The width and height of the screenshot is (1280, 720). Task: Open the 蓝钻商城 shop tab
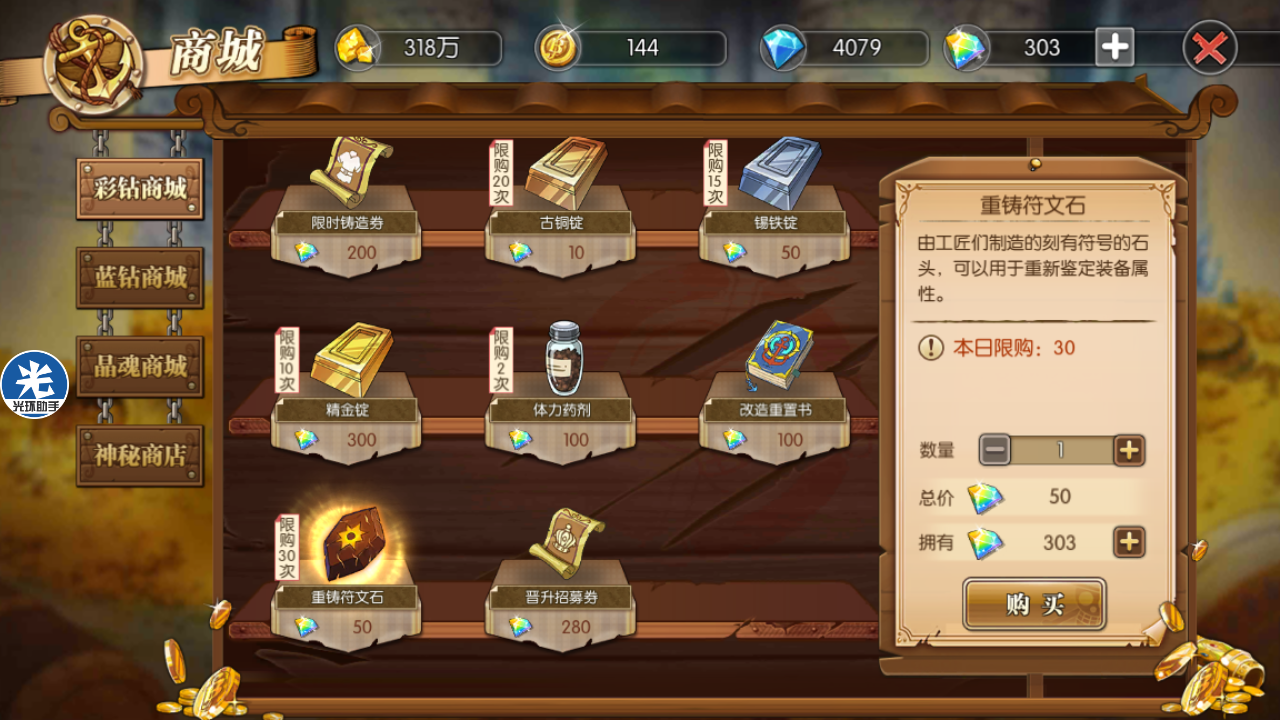[140, 277]
